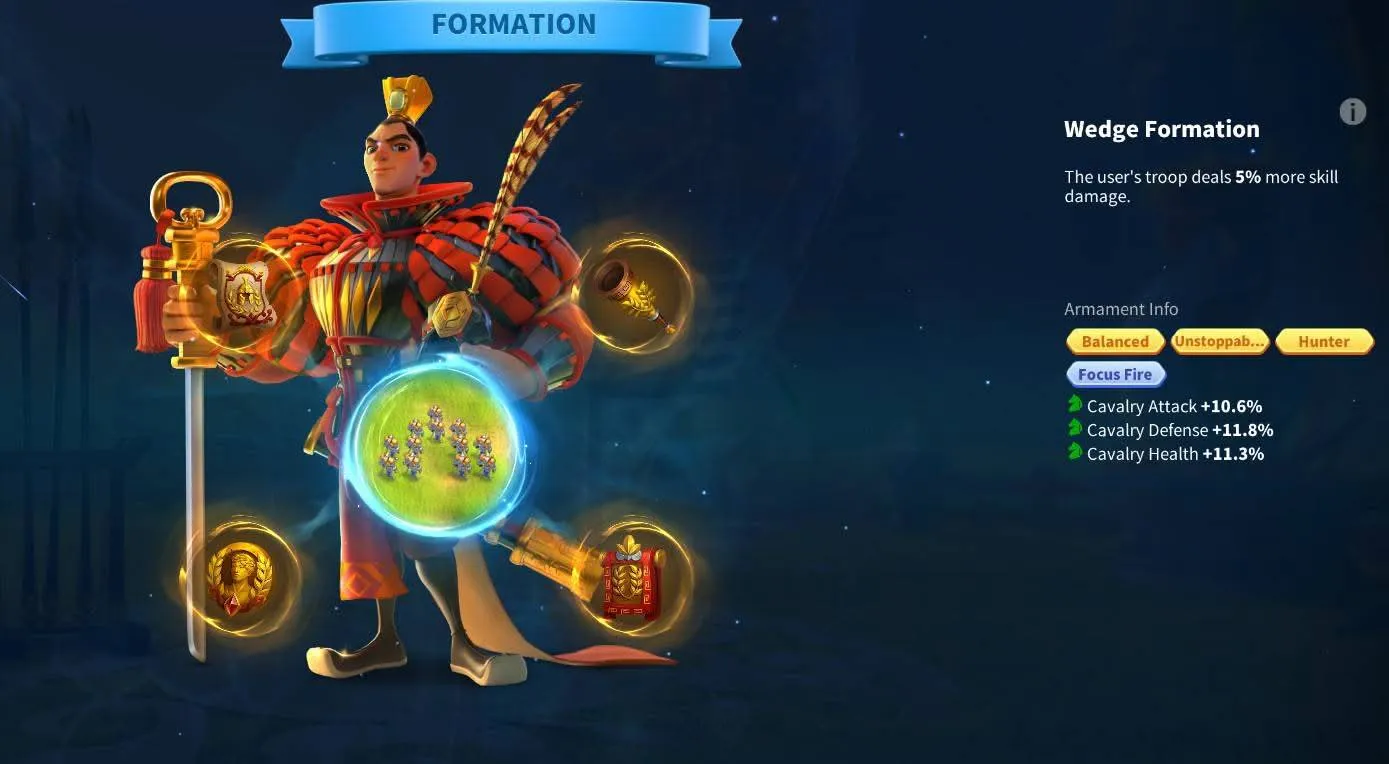Select the Unstoppable armament tag
The width and height of the screenshot is (1389, 764).
(1219, 341)
